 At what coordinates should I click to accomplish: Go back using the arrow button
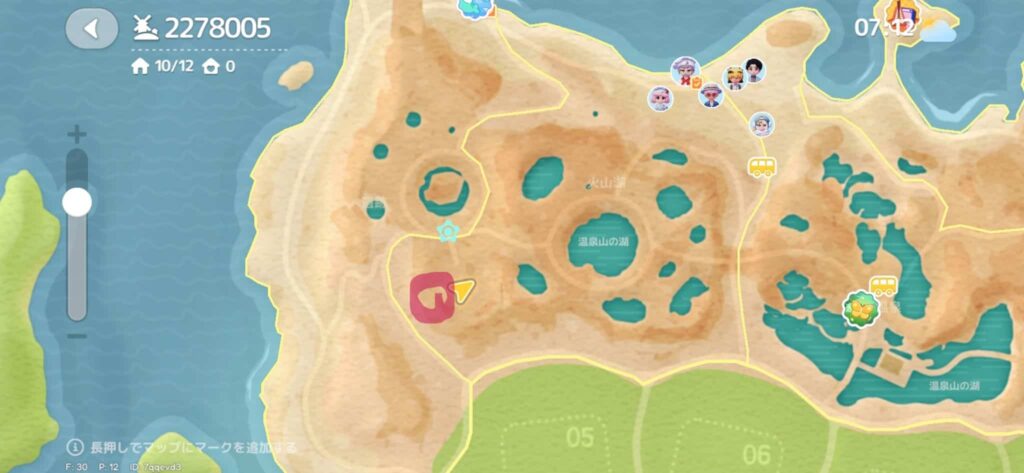pos(91,28)
